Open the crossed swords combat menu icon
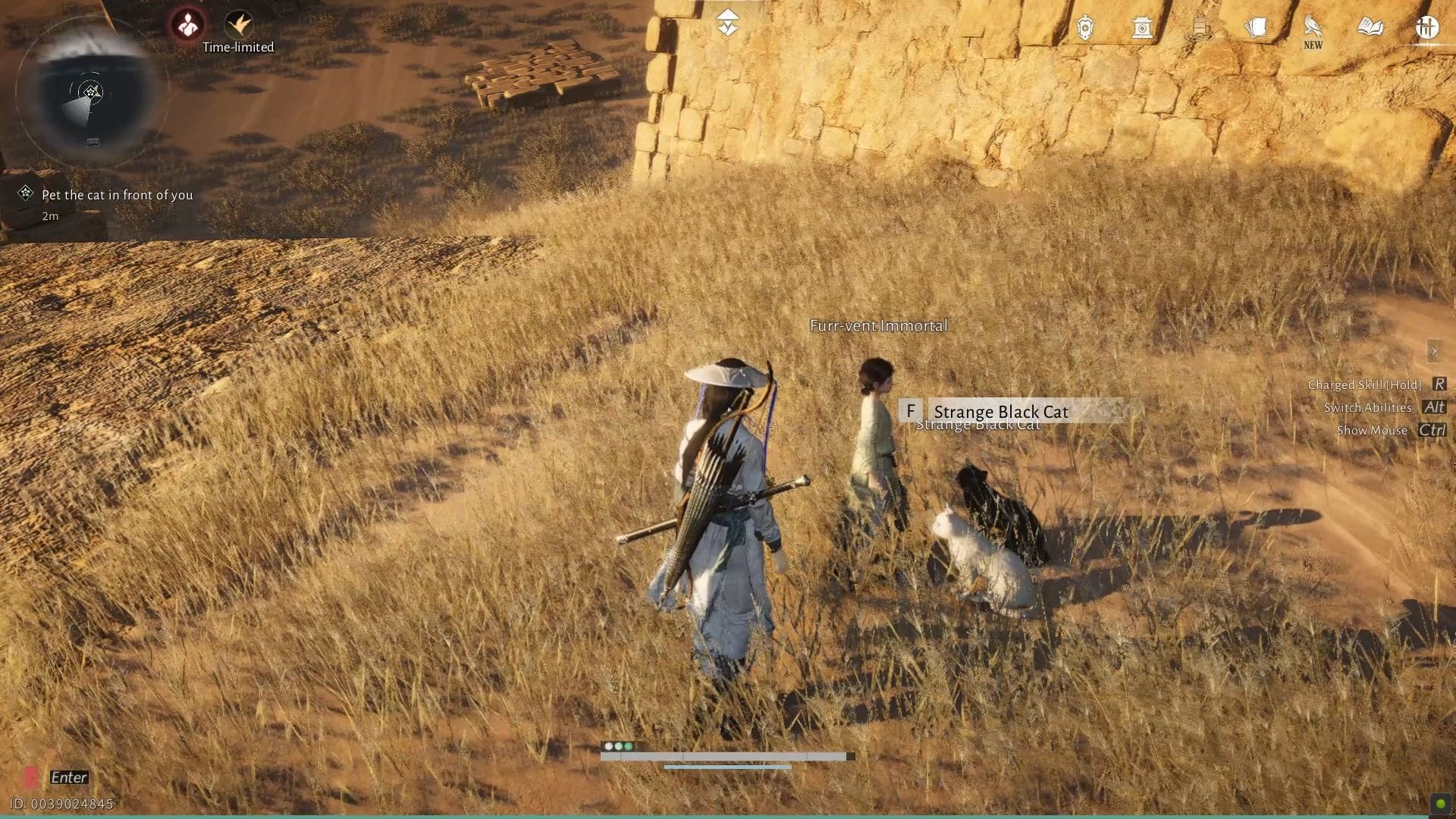The image size is (1456, 819). [x=1428, y=28]
